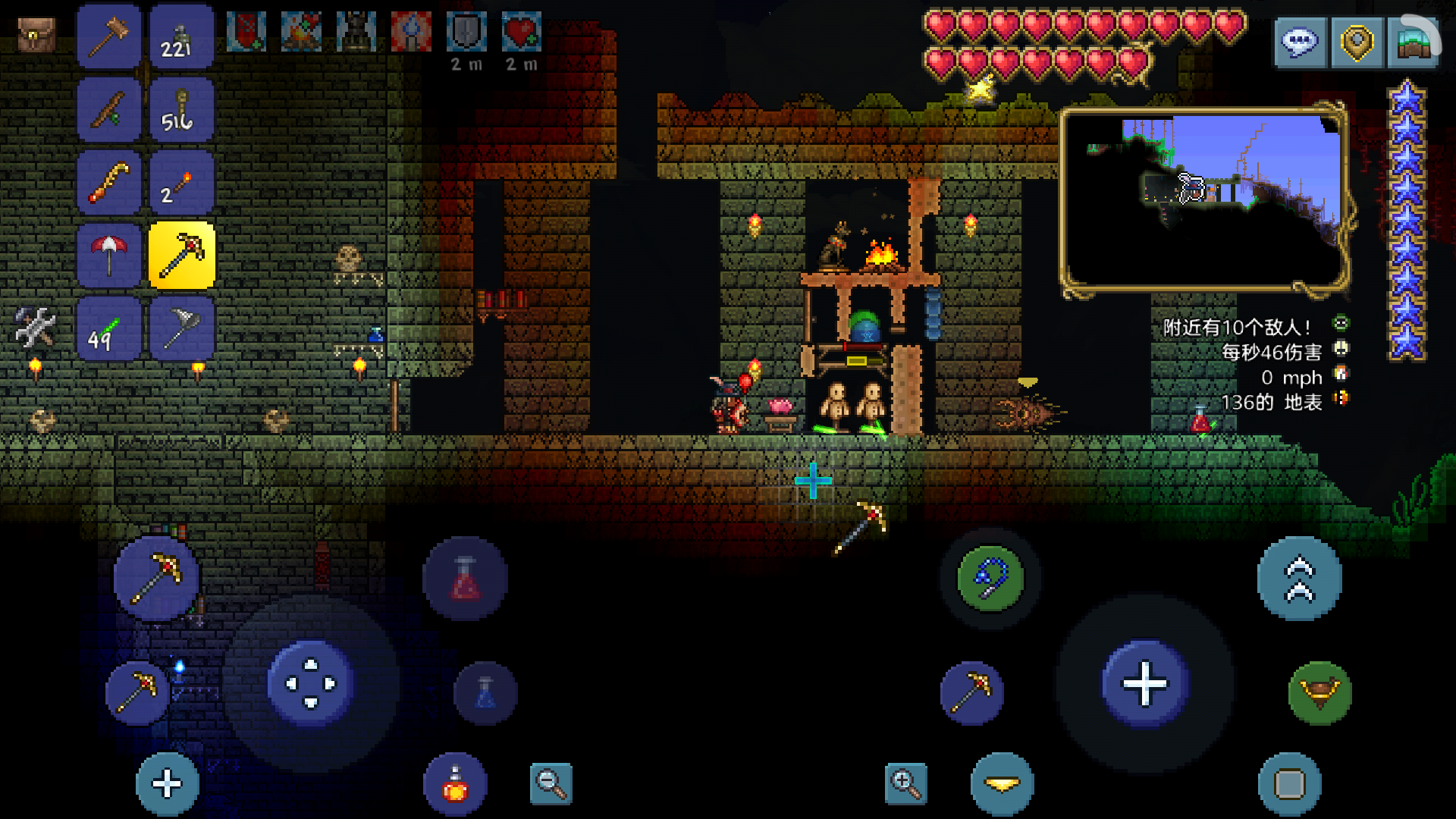Tap the gold map marker button
The image size is (1456, 819).
(1357, 43)
